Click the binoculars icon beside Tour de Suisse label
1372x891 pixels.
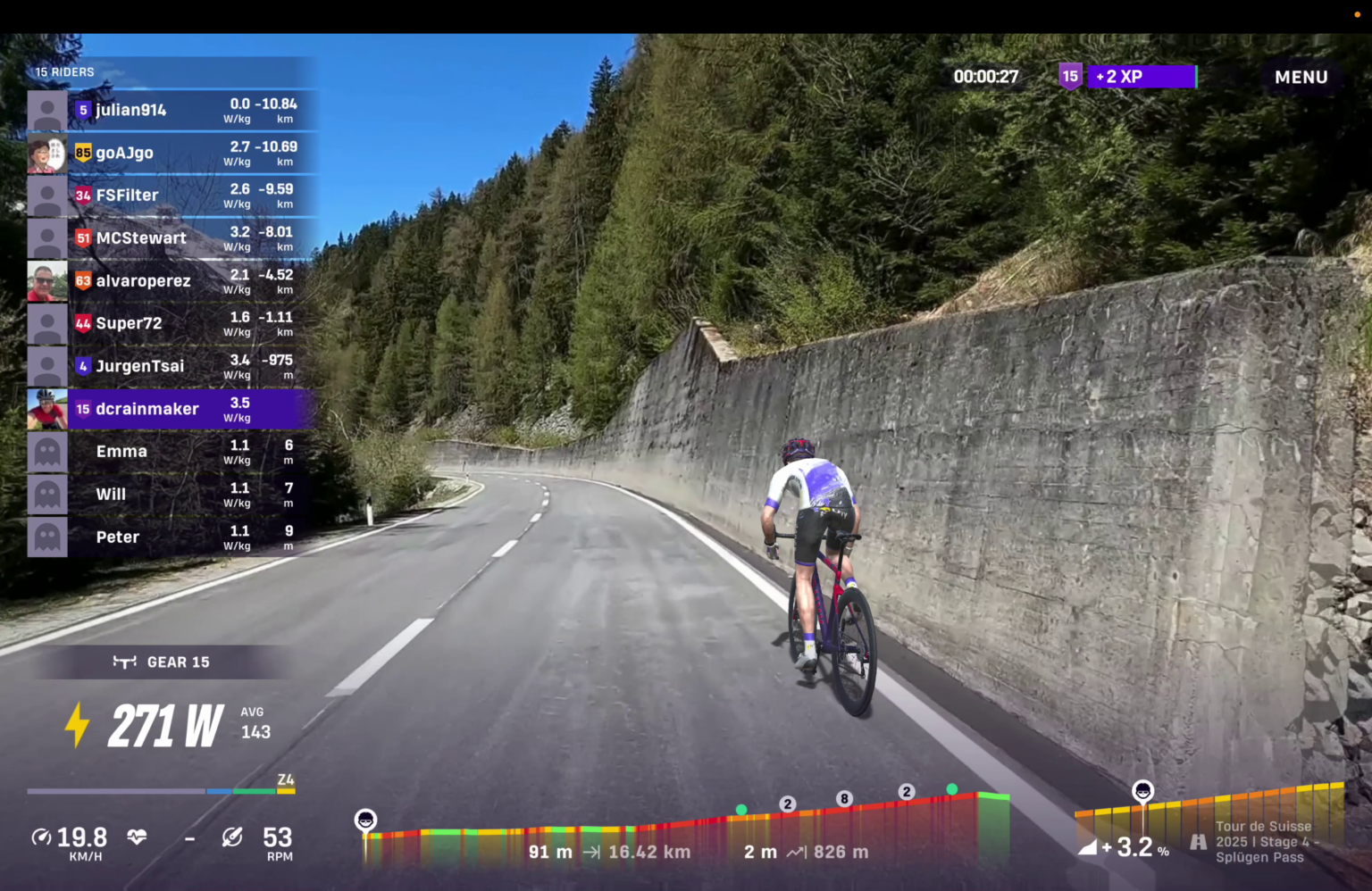coord(1197,841)
